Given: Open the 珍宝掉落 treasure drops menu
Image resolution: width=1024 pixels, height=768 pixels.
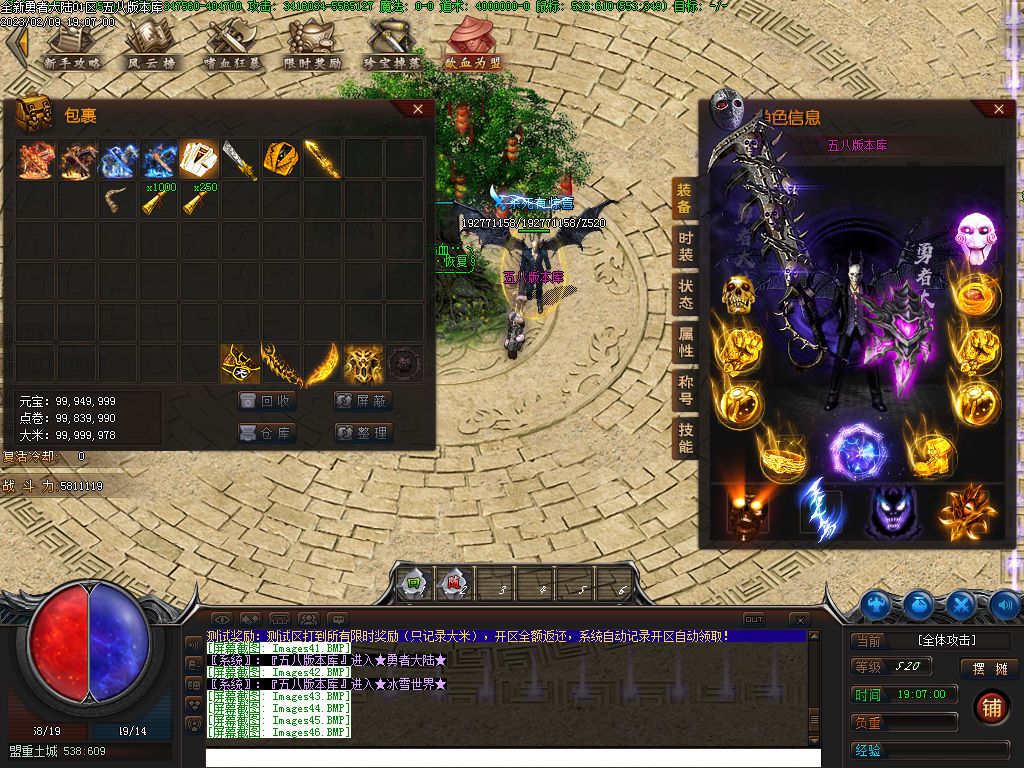Looking at the screenshot, I should tap(392, 45).
